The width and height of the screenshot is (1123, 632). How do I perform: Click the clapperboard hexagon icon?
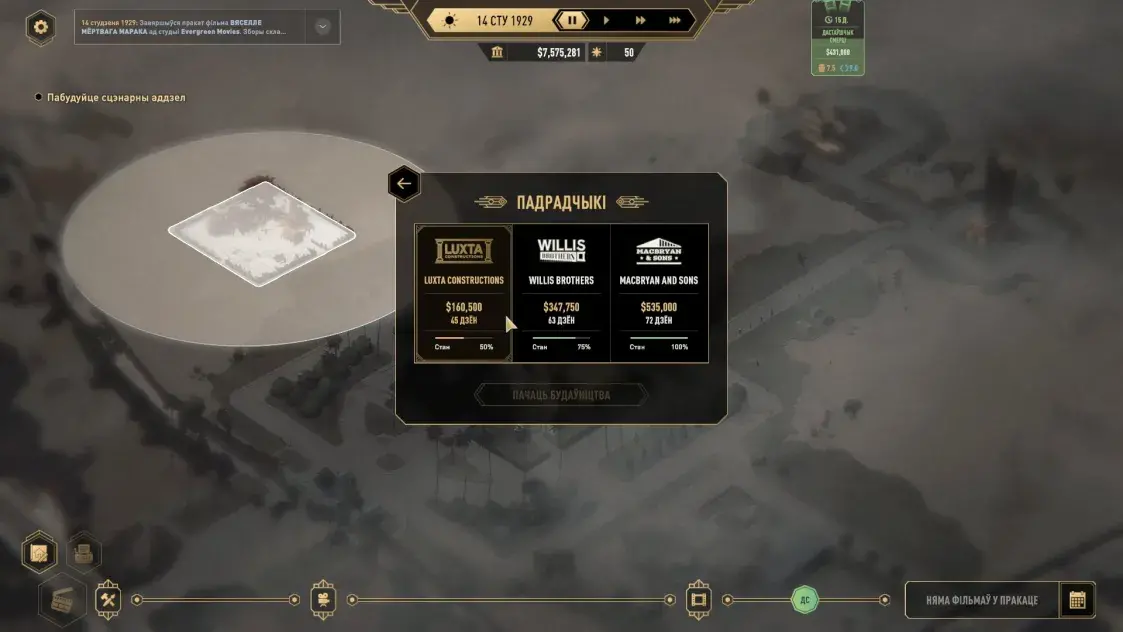62,601
